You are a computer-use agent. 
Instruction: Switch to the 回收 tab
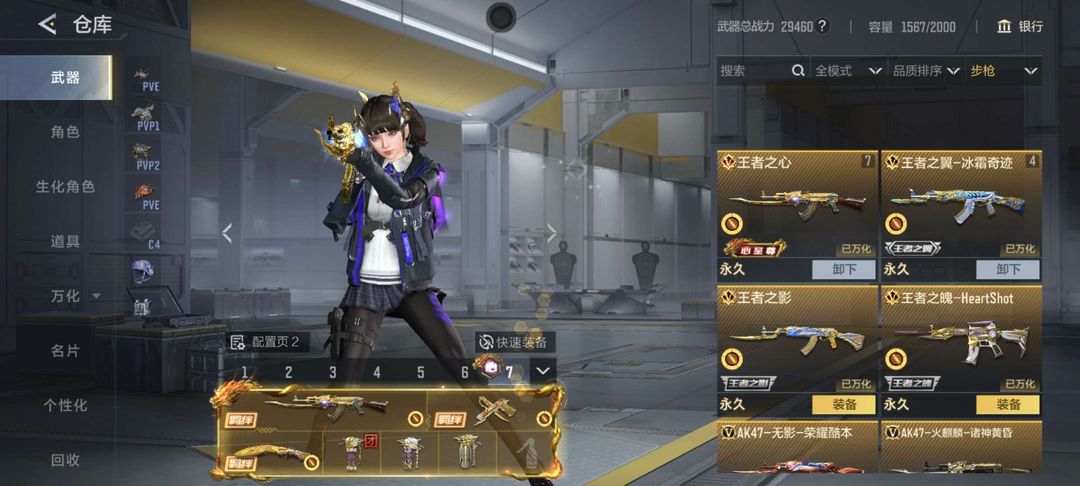(x=65, y=460)
